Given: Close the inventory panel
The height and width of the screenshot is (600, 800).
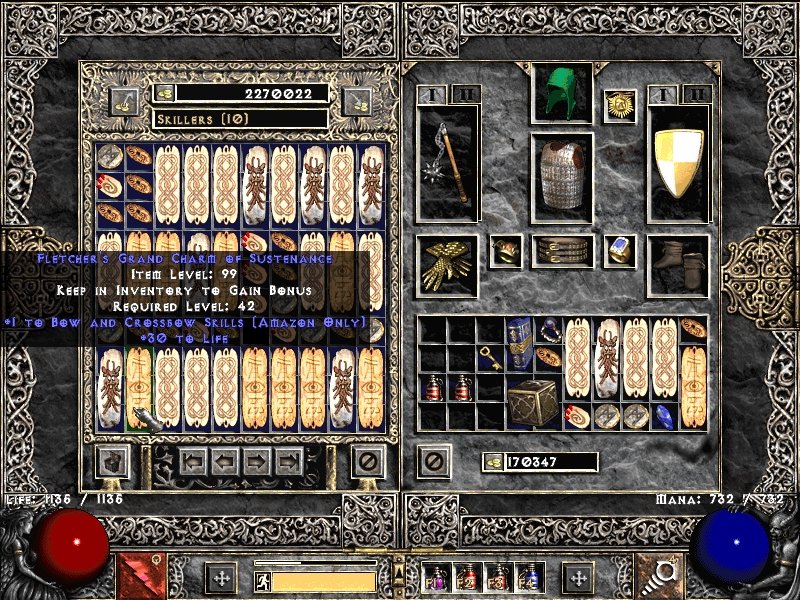Looking at the screenshot, I should (434, 462).
